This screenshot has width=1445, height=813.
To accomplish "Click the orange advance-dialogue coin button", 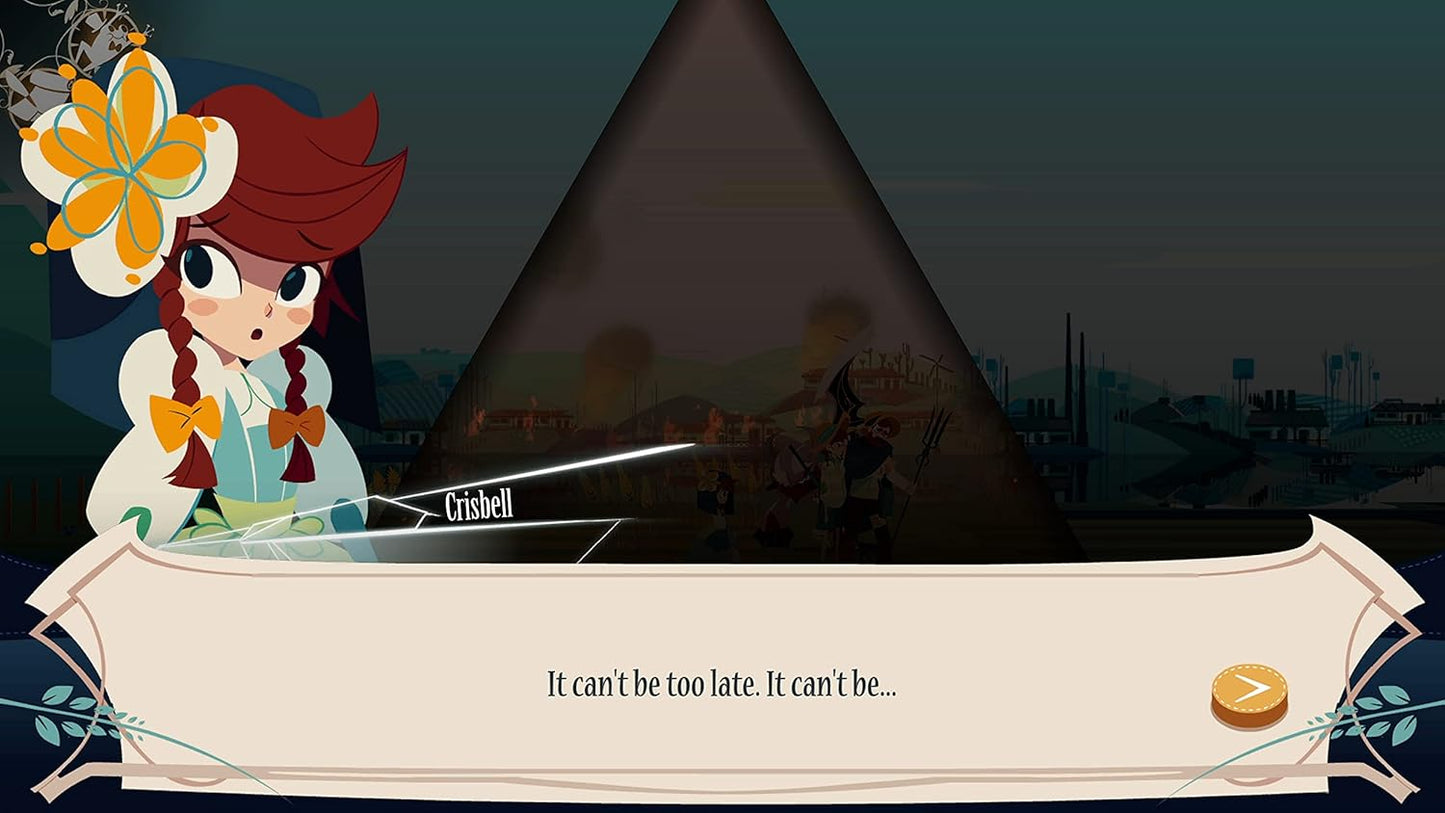I will coord(1248,690).
